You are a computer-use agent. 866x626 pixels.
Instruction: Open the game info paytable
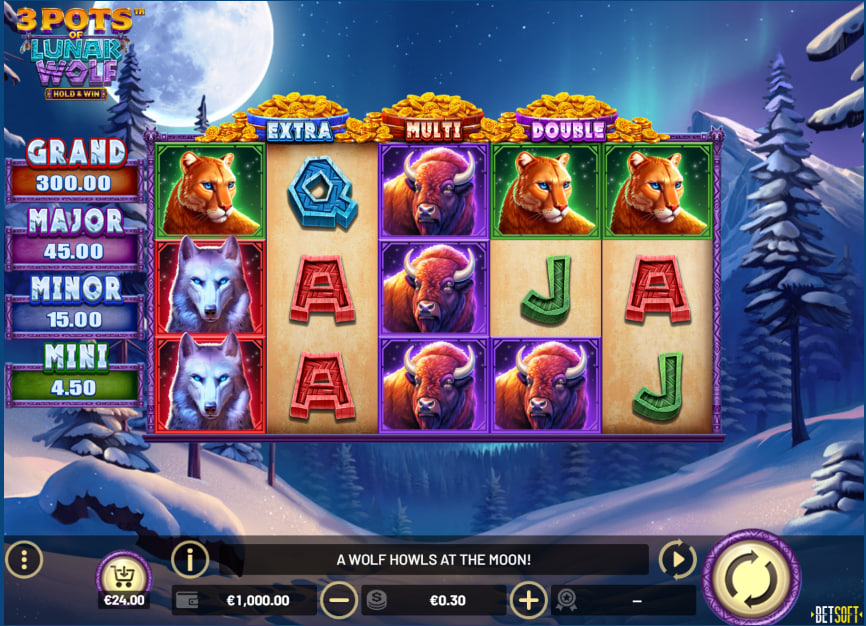190,560
